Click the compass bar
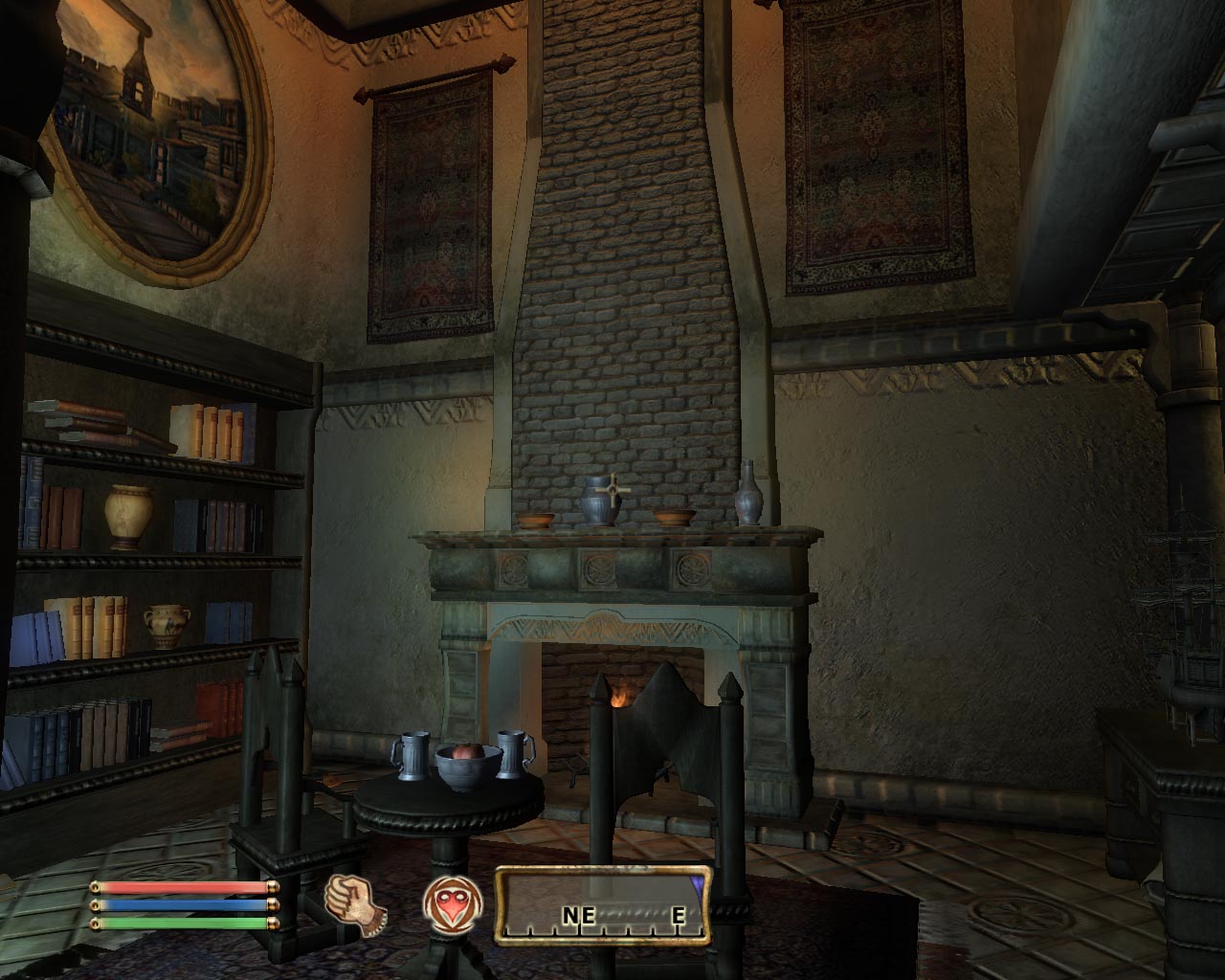This screenshot has height=980, width=1225. (x=603, y=904)
